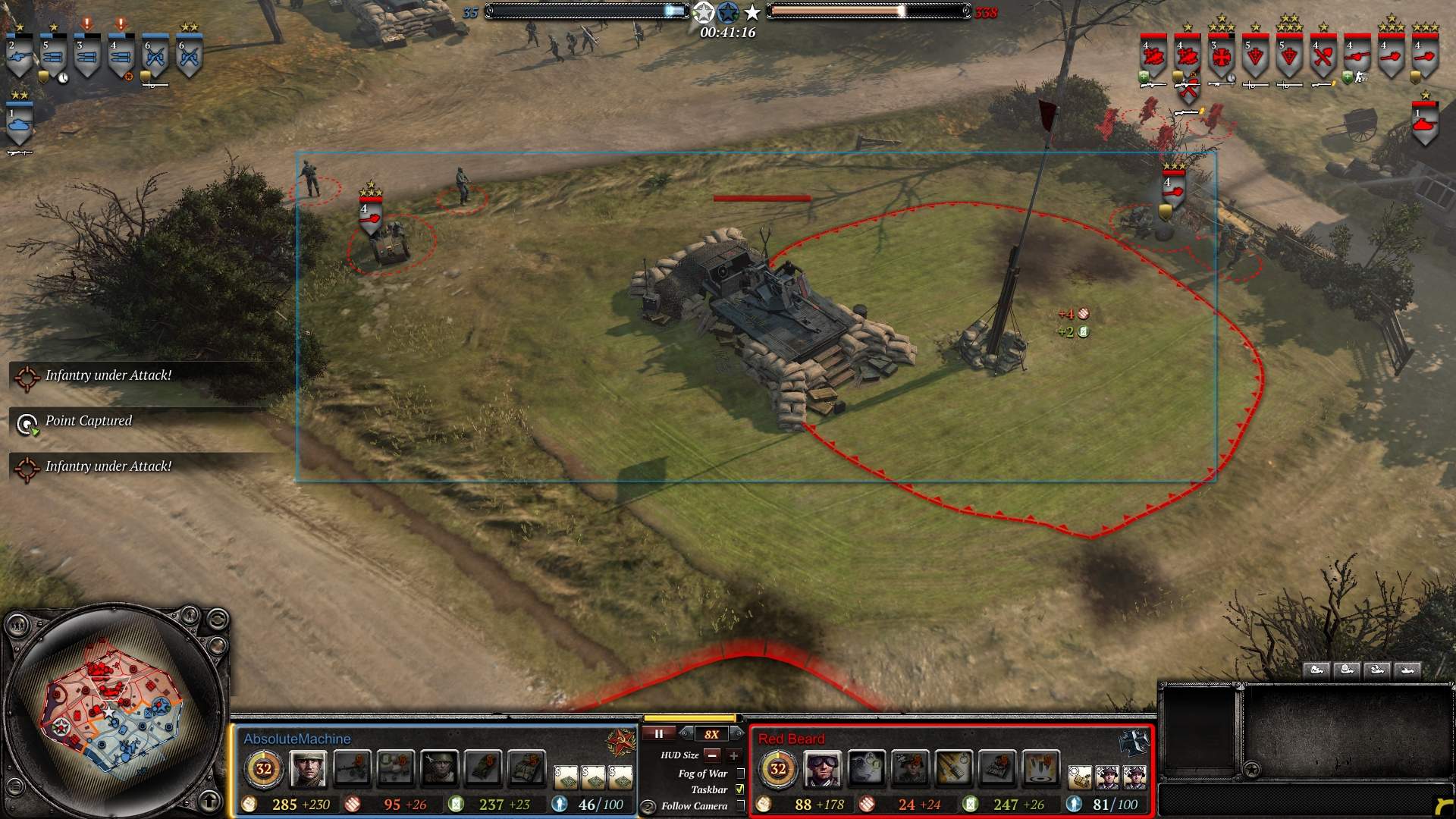
Task: Toggle the Fog of War checkbox
Action: tap(741, 773)
